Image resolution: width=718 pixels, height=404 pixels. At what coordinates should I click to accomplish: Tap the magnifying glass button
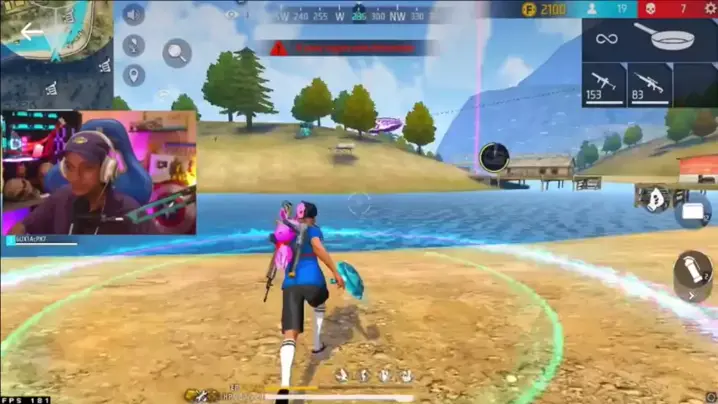177,53
